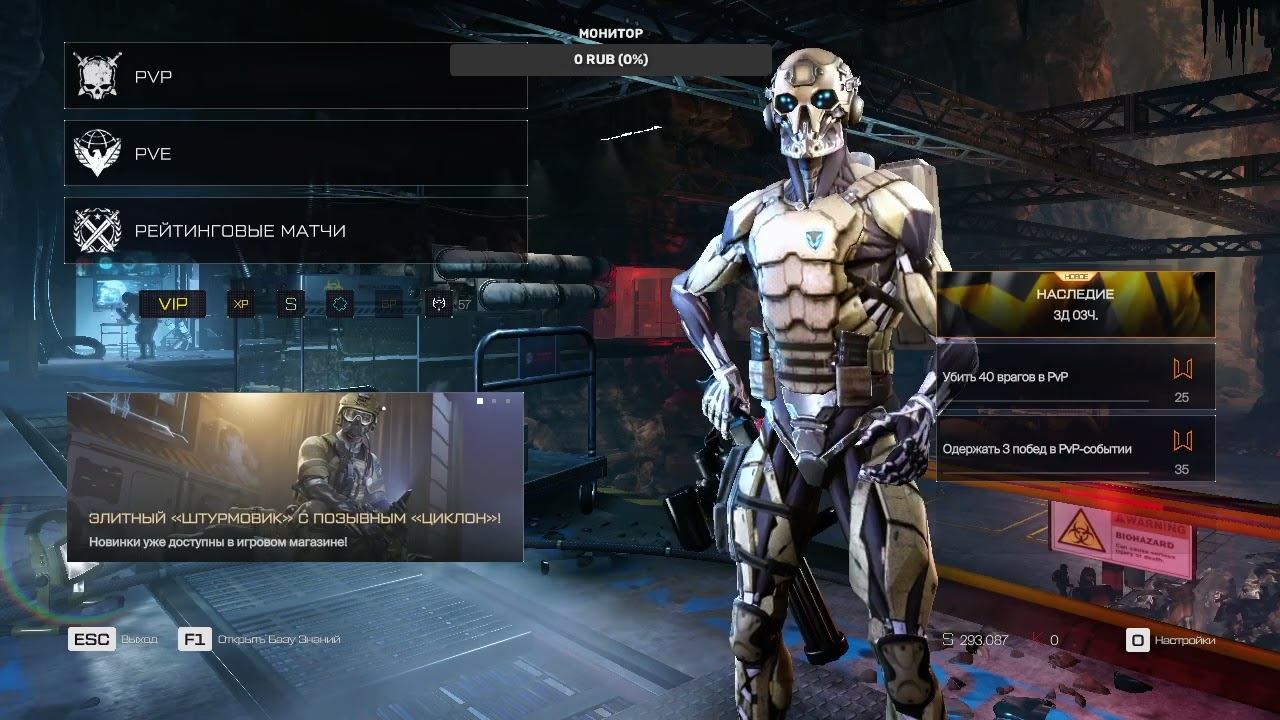This screenshot has height=720, width=1280.
Task: Open Рейтинговые матчи ranked matches
Action: point(295,230)
